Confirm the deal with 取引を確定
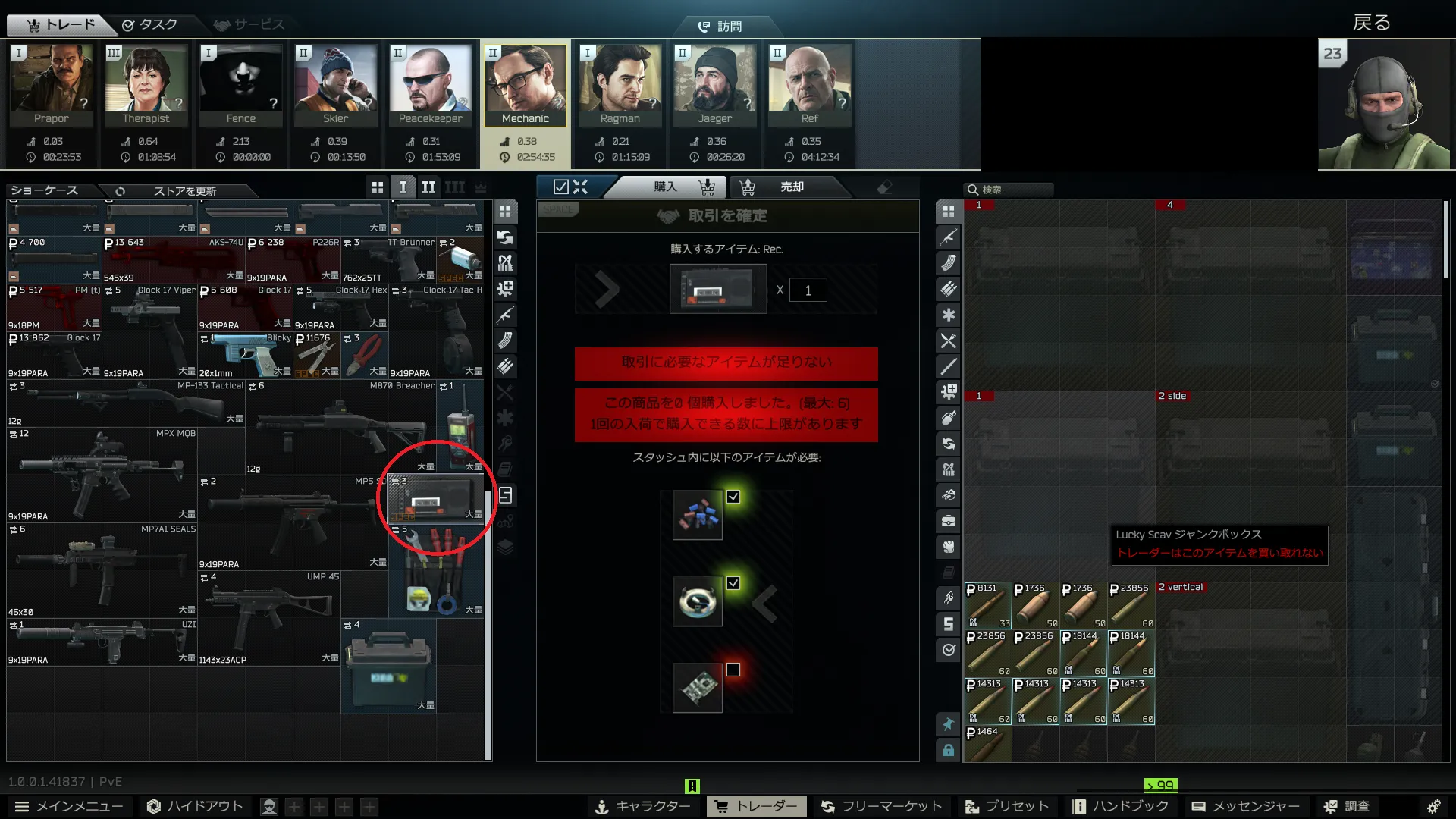 click(x=726, y=216)
